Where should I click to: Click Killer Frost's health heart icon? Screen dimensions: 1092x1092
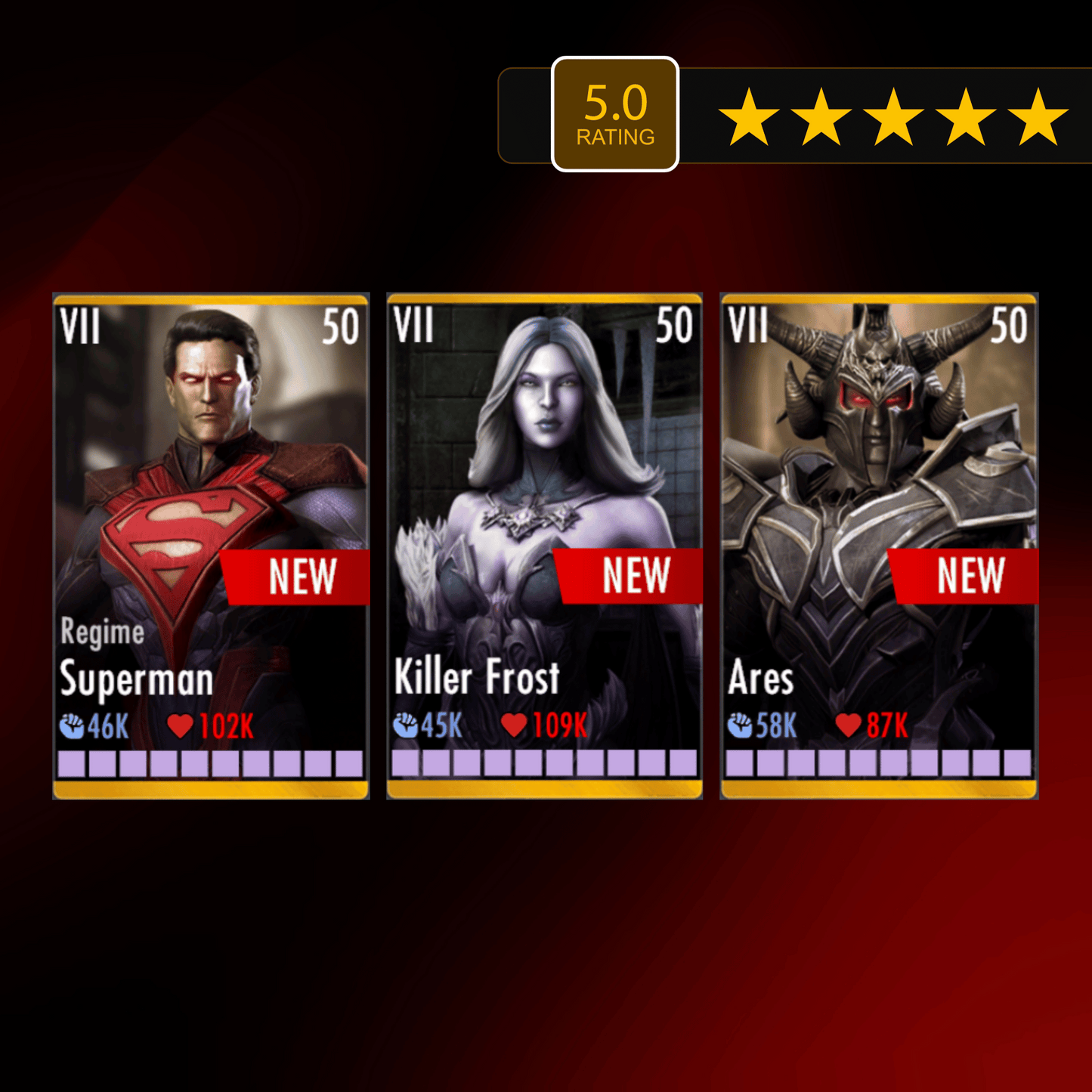[x=515, y=724]
